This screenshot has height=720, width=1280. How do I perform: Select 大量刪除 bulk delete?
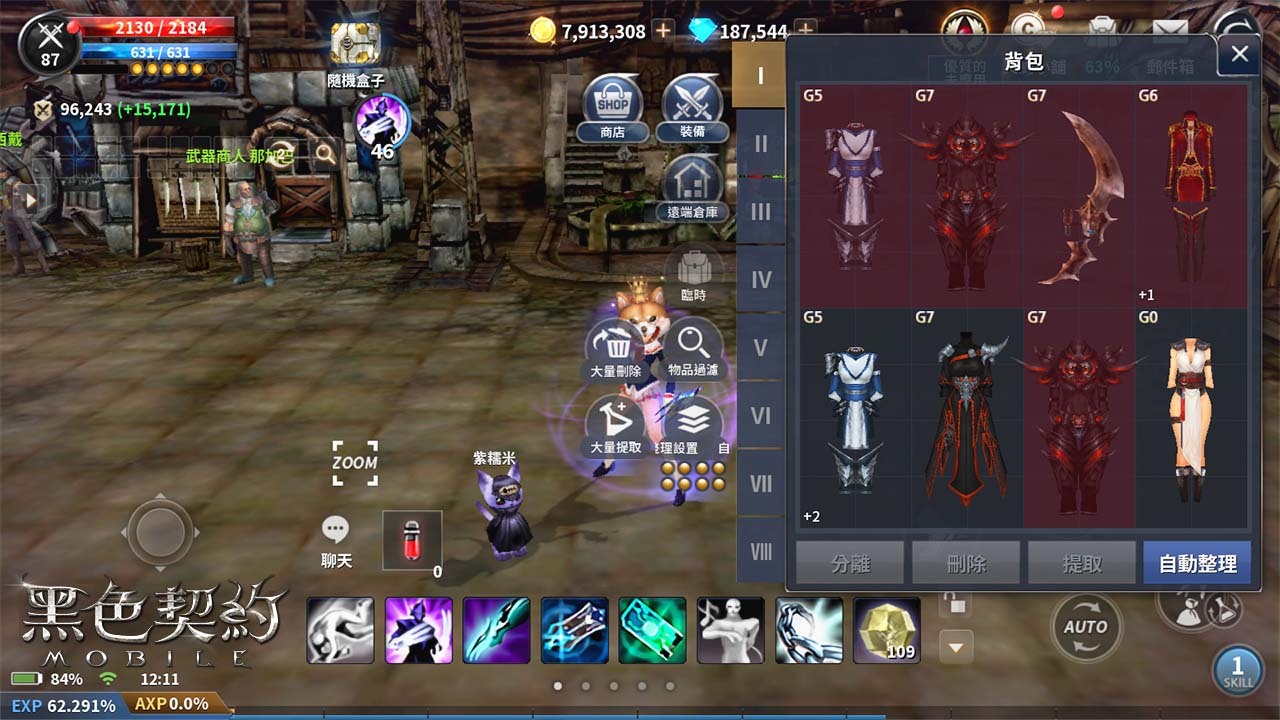point(613,347)
